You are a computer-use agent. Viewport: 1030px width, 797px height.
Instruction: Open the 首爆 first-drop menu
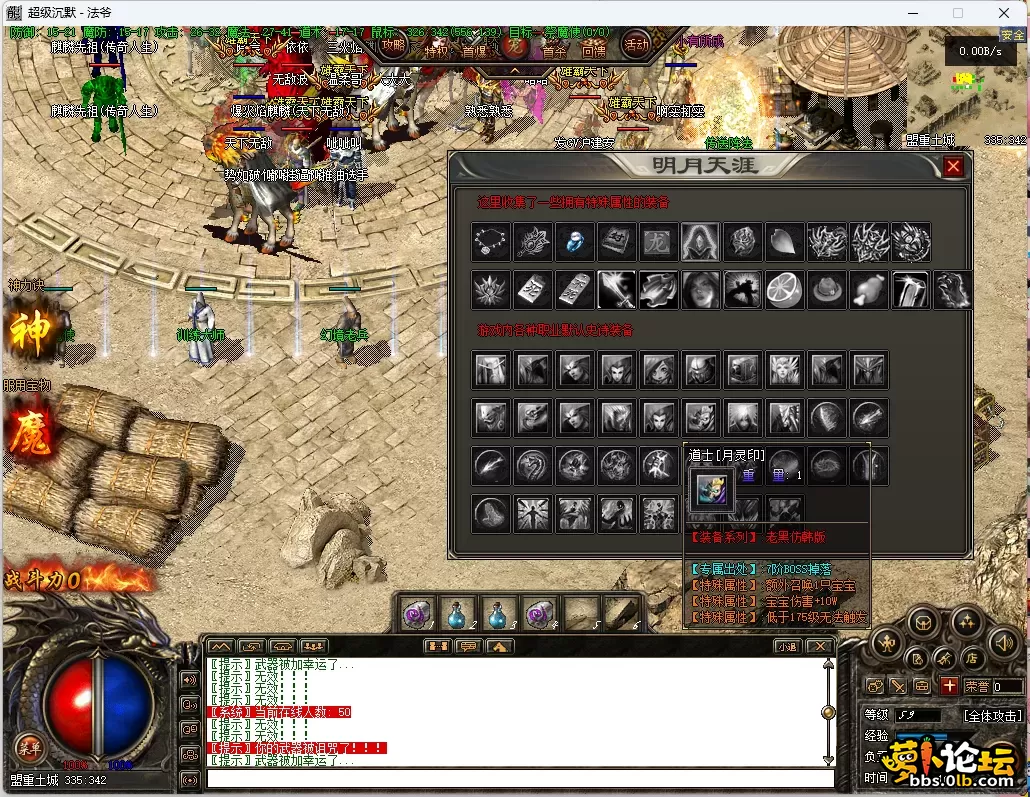474,50
